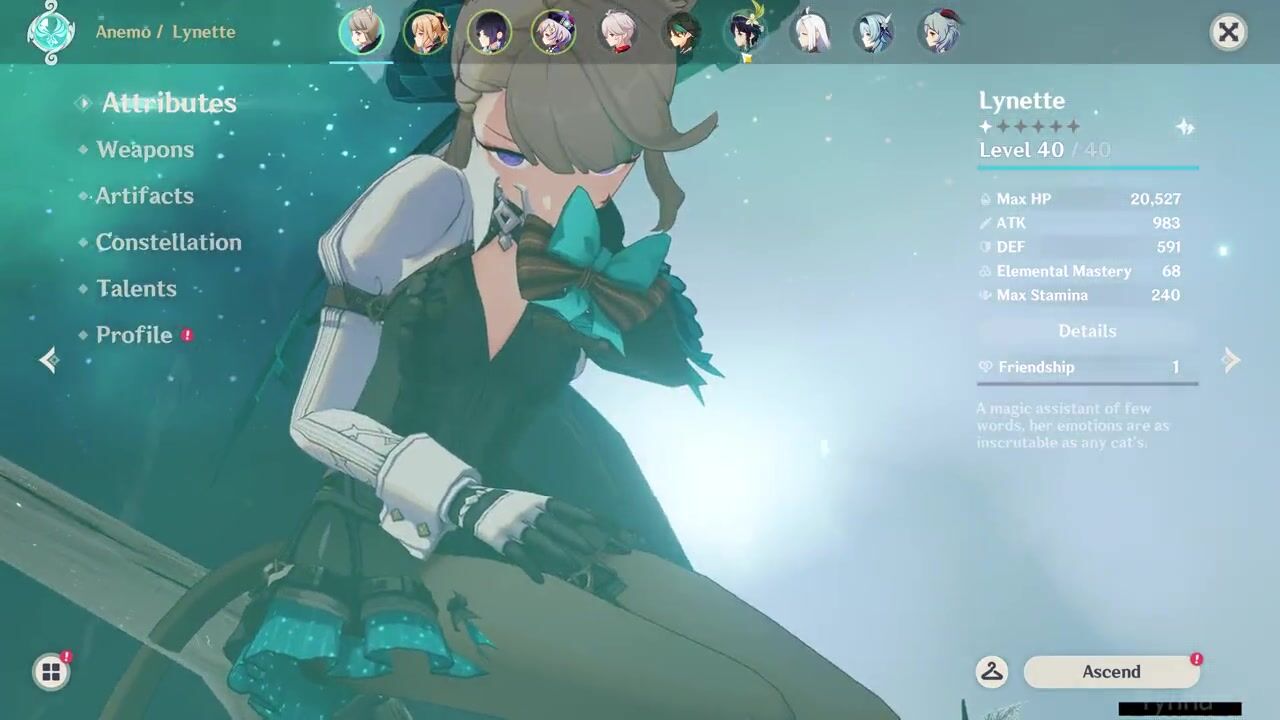Screen dimensions: 1280x720
Task: Show Lynette's Constellation
Action: pos(168,242)
